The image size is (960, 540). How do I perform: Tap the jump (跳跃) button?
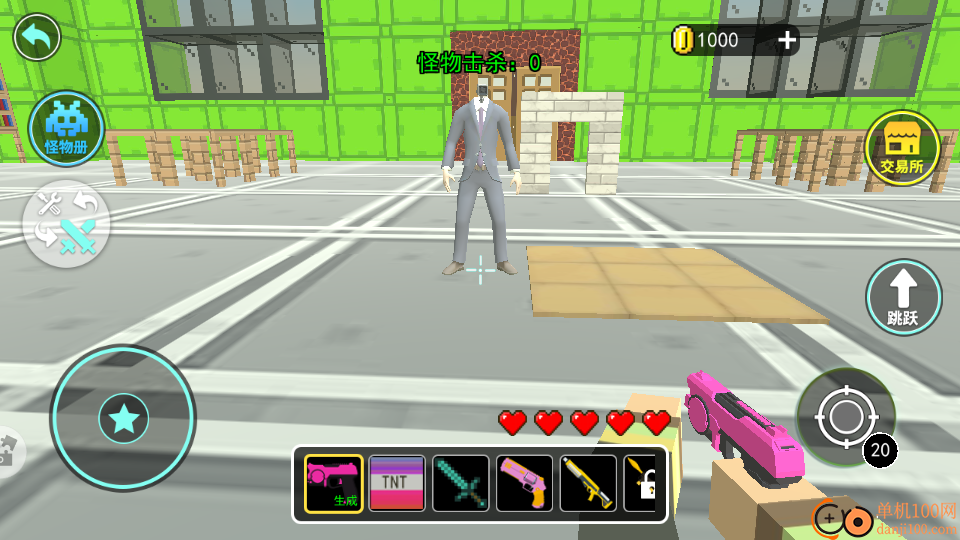pyautogui.click(x=903, y=297)
